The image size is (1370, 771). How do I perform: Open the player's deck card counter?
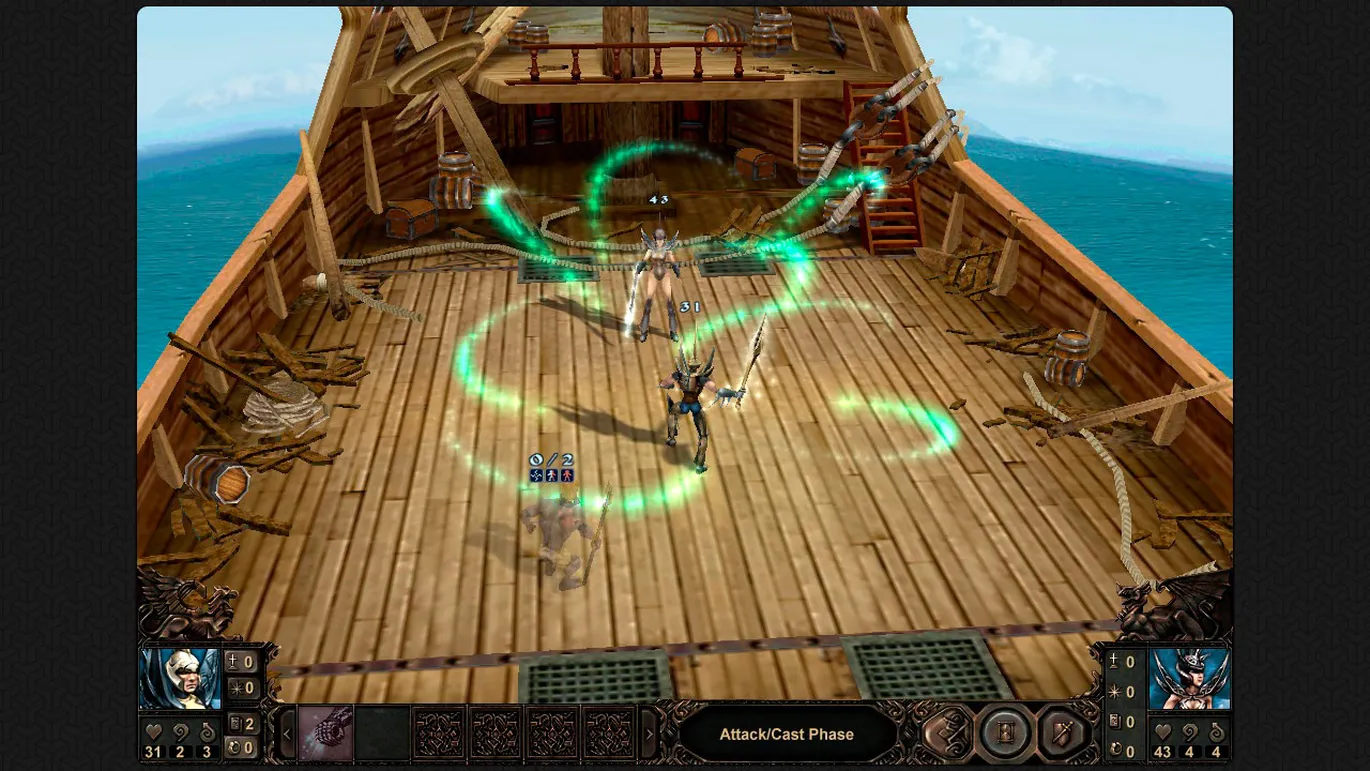coord(241,723)
